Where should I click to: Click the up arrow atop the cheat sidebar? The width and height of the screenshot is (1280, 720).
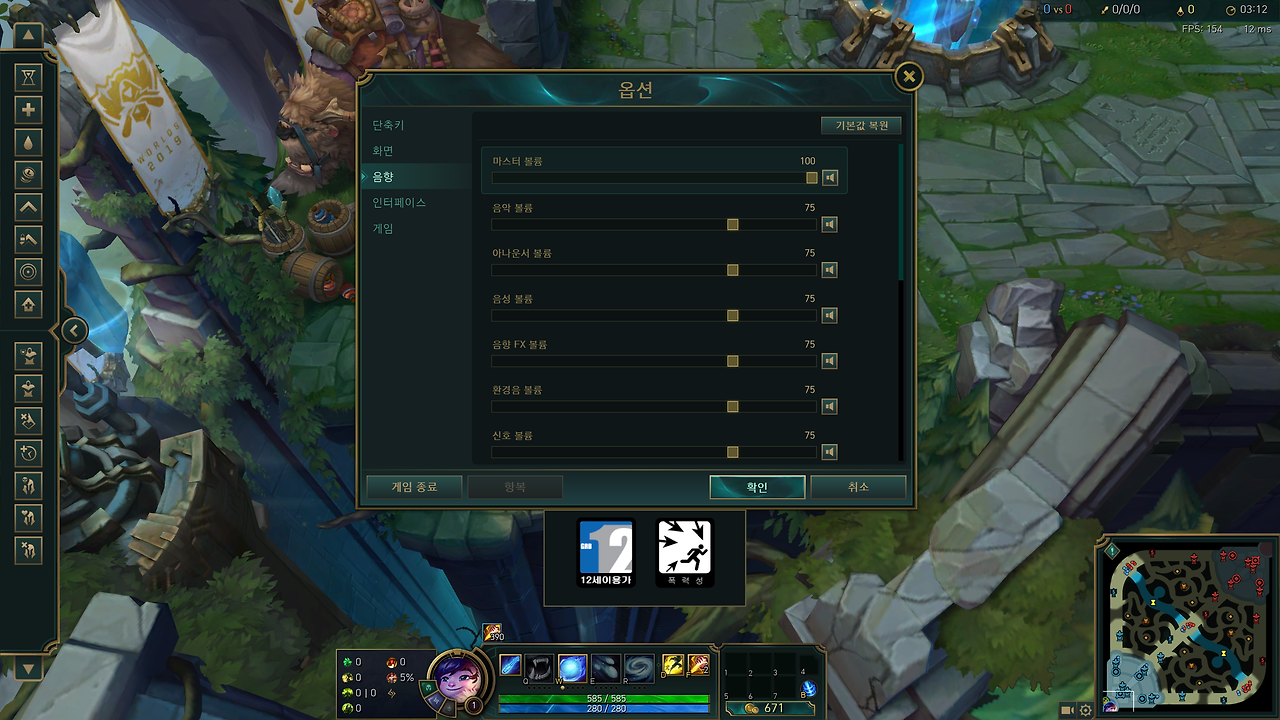pyautogui.click(x=28, y=36)
